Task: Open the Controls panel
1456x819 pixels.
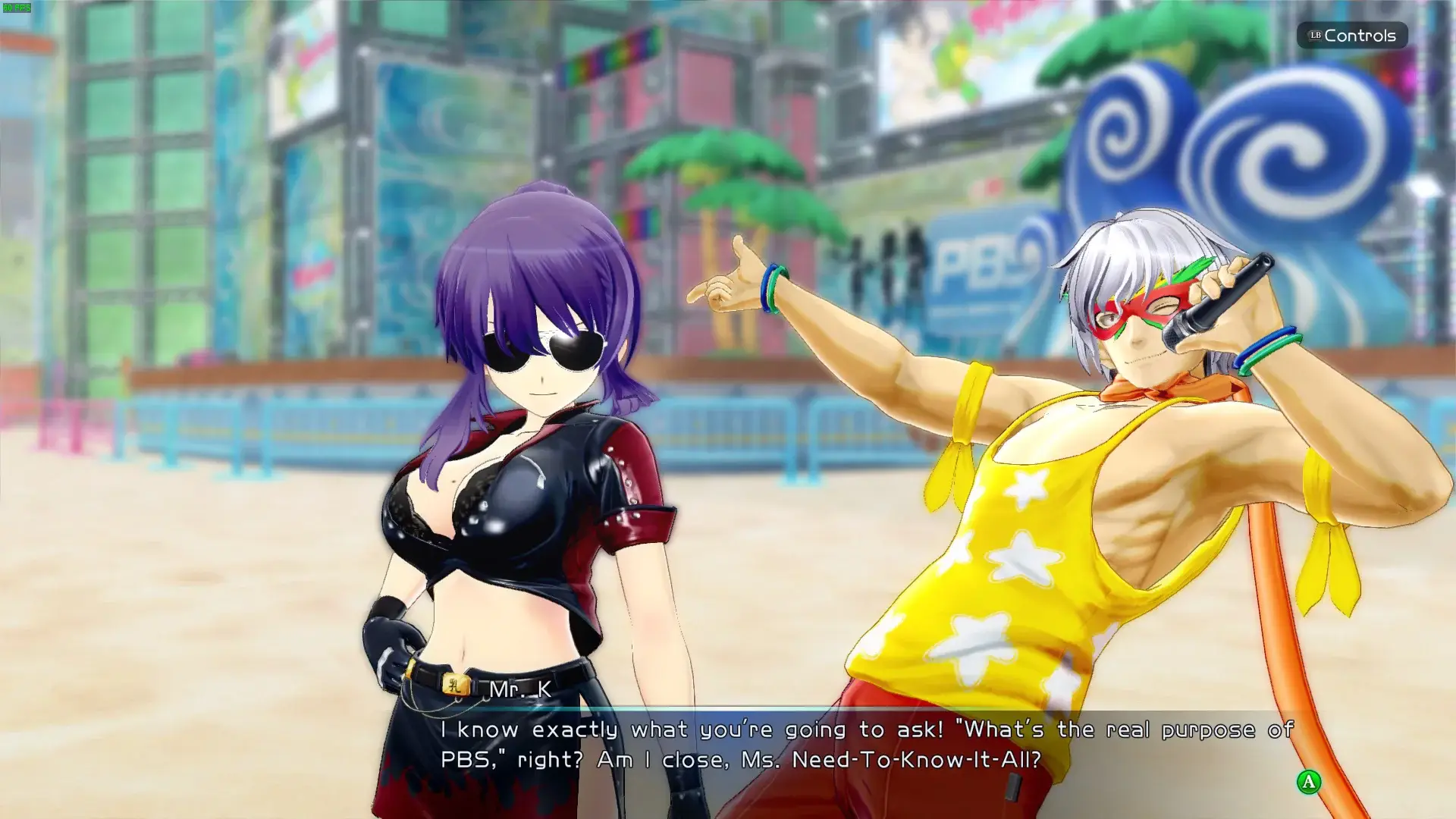Action: click(x=1352, y=36)
